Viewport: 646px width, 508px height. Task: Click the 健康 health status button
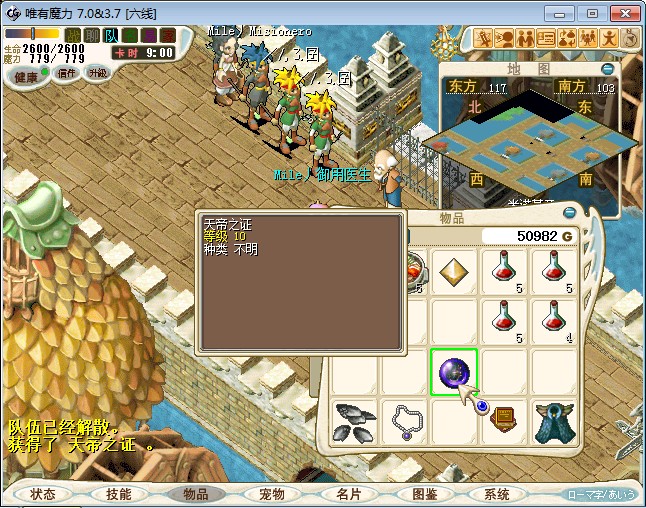(26, 77)
